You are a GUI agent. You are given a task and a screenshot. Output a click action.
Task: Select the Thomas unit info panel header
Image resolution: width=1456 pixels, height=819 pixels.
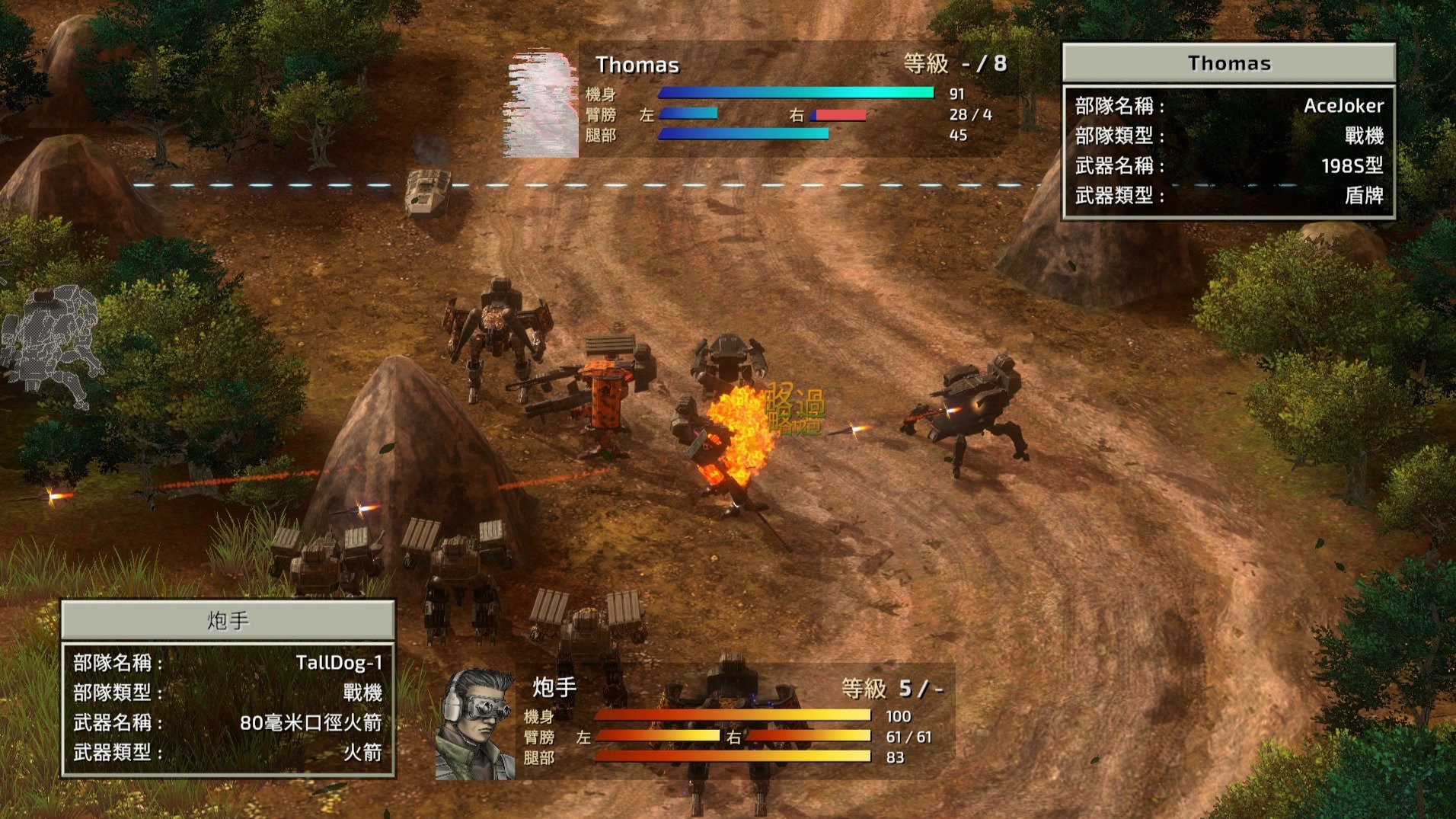1228,63
